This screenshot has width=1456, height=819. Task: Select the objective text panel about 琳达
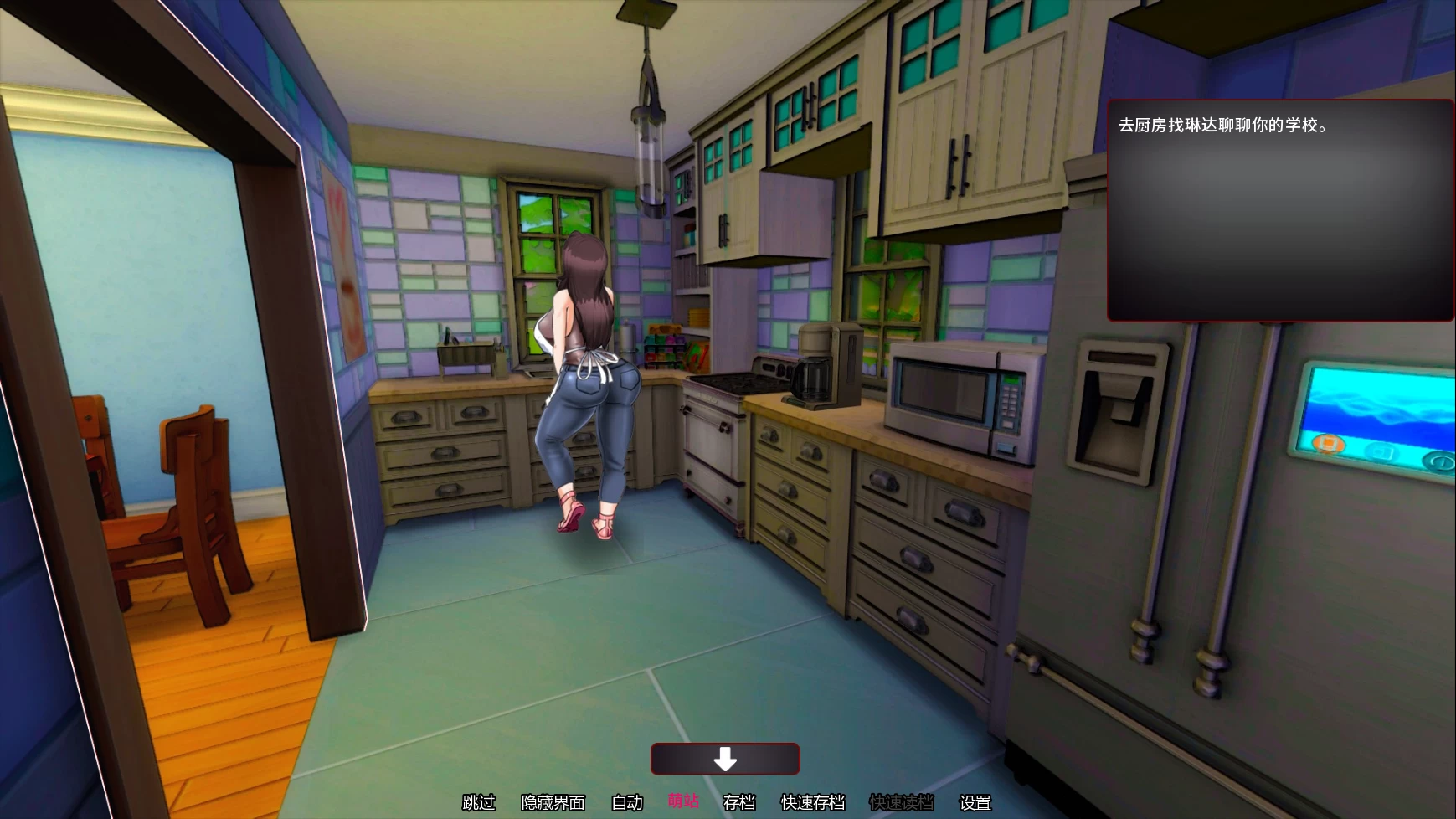[1279, 210]
